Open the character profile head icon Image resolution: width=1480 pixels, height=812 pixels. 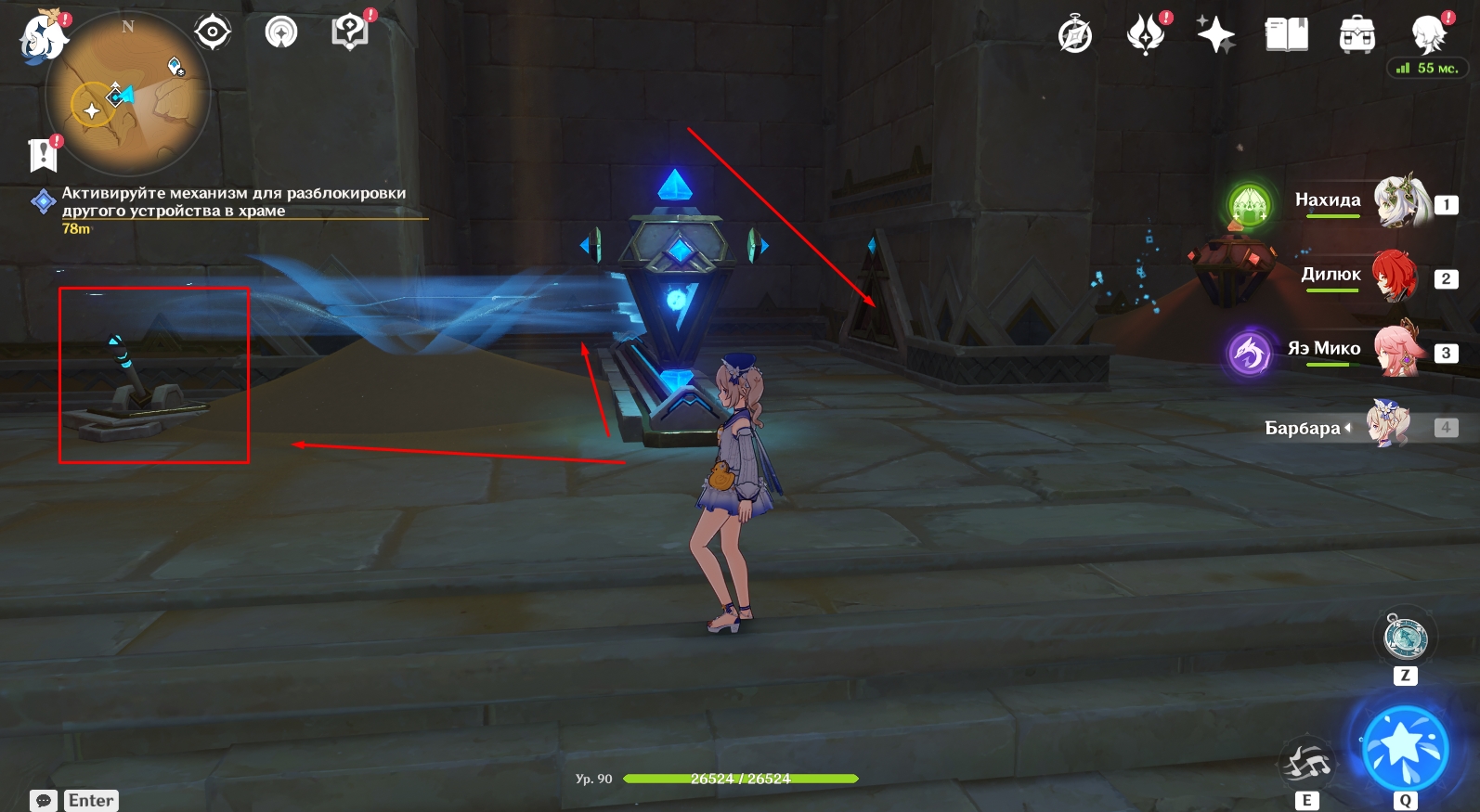1428,35
